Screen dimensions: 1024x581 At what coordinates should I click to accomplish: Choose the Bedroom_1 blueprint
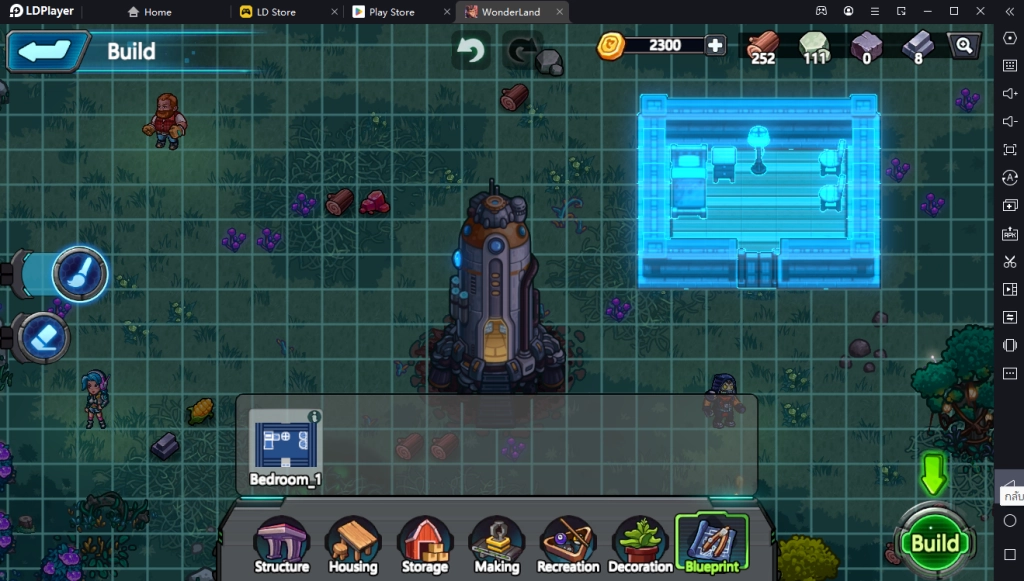pos(284,447)
